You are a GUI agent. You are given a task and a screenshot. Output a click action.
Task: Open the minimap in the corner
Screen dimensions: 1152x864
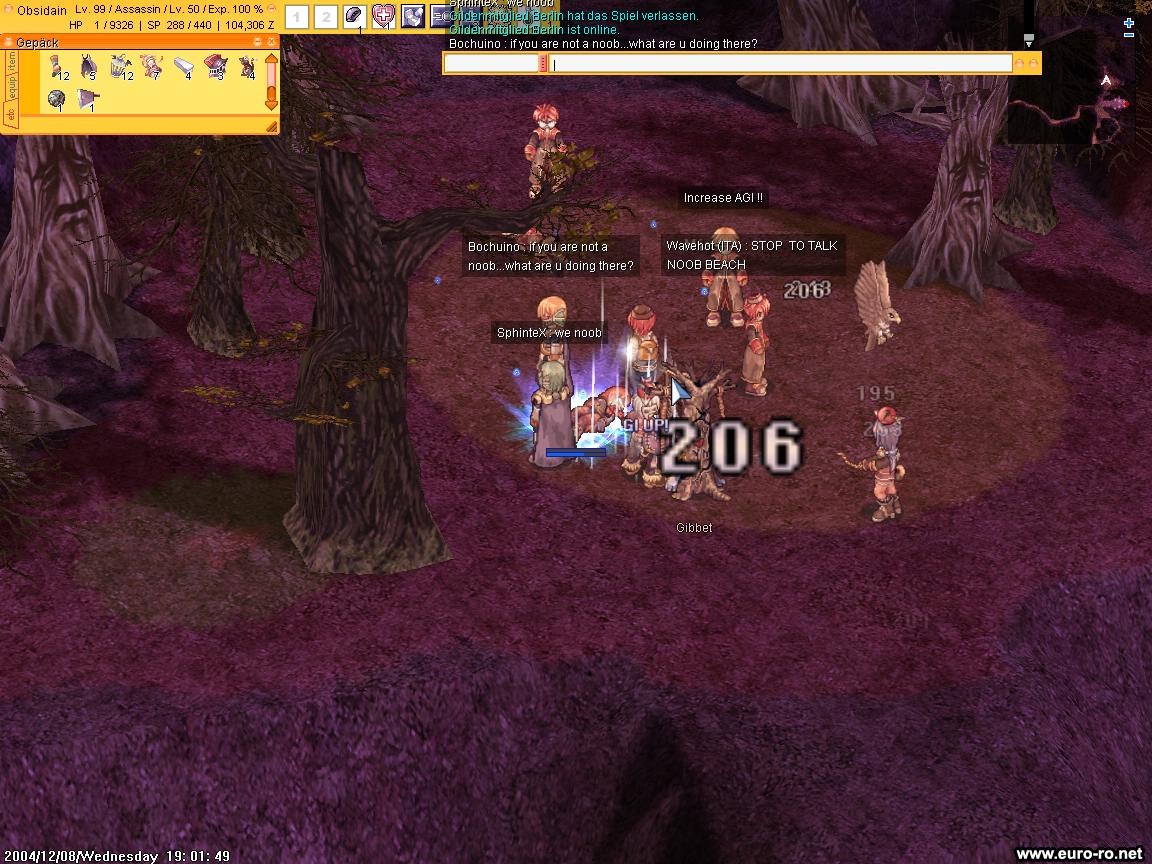[1080, 100]
